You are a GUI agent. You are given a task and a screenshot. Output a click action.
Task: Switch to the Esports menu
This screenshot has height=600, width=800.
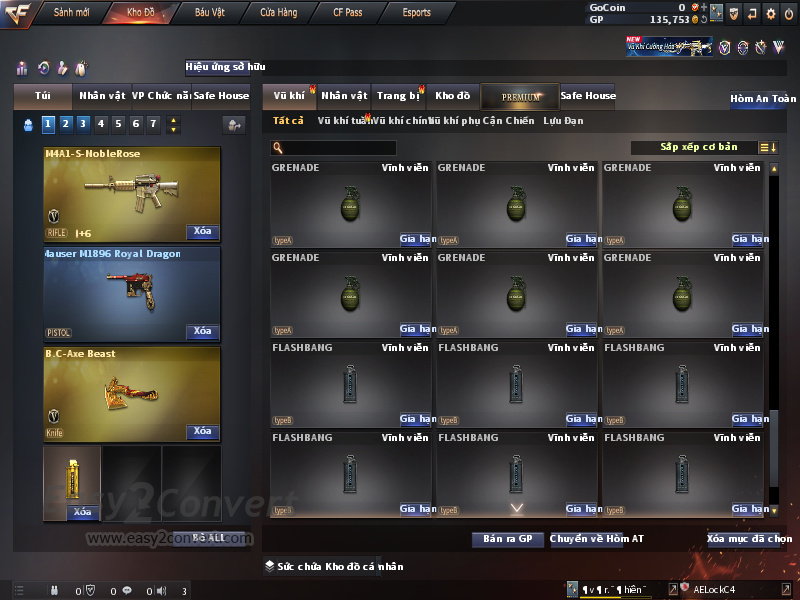(416, 13)
